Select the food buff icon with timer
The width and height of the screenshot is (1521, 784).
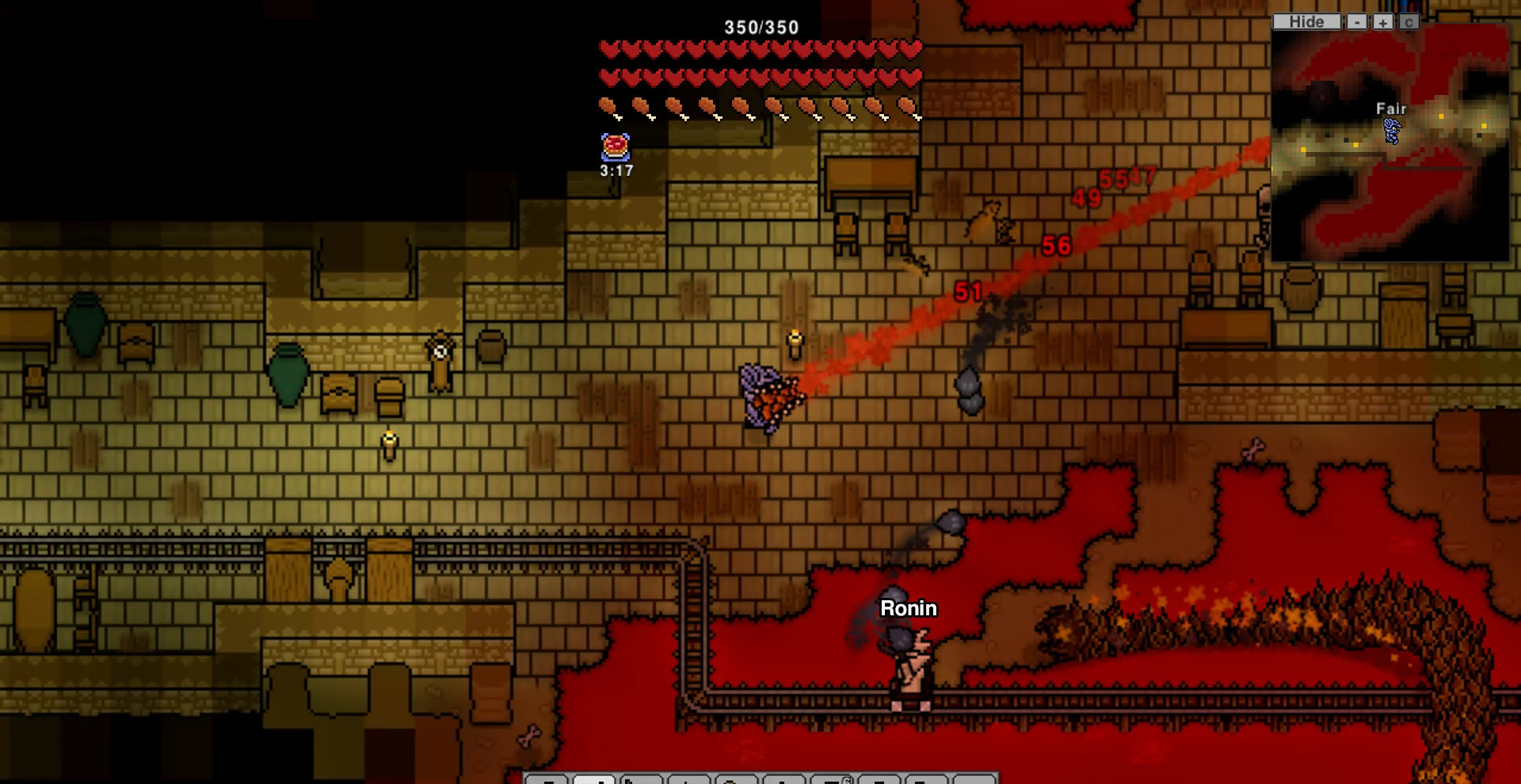[x=616, y=147]
